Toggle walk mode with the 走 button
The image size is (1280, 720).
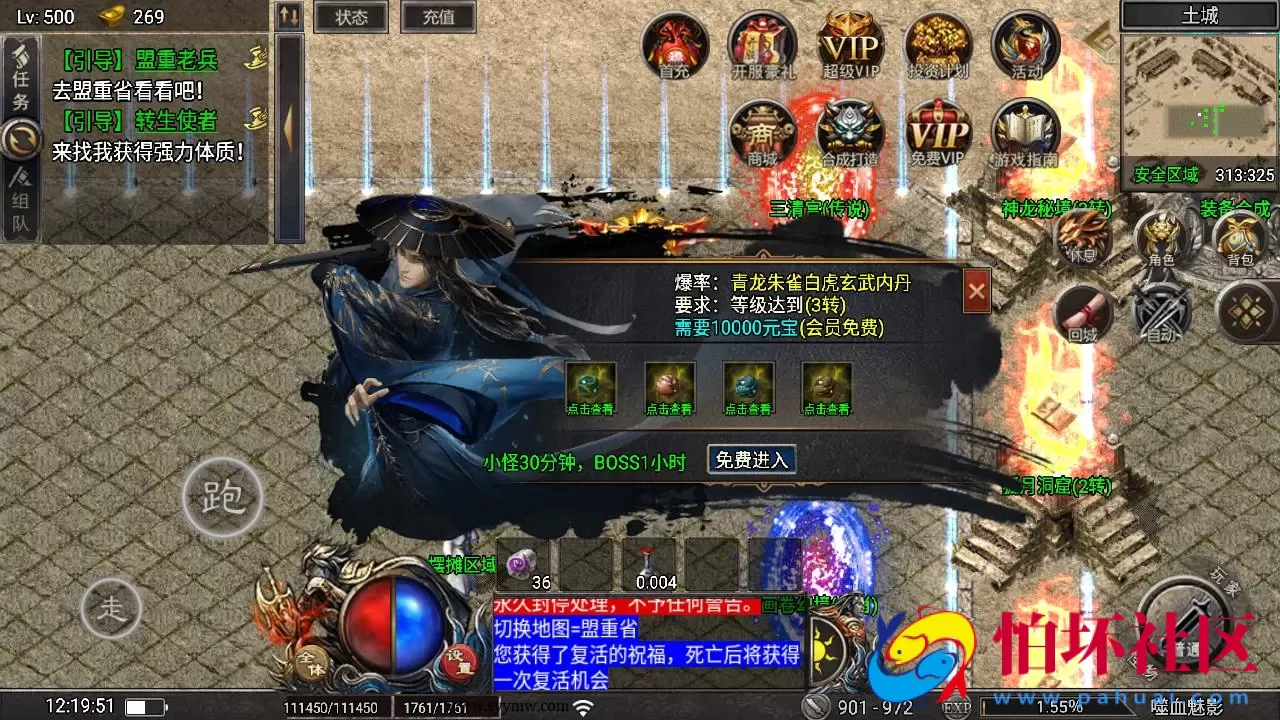(112, 607)
